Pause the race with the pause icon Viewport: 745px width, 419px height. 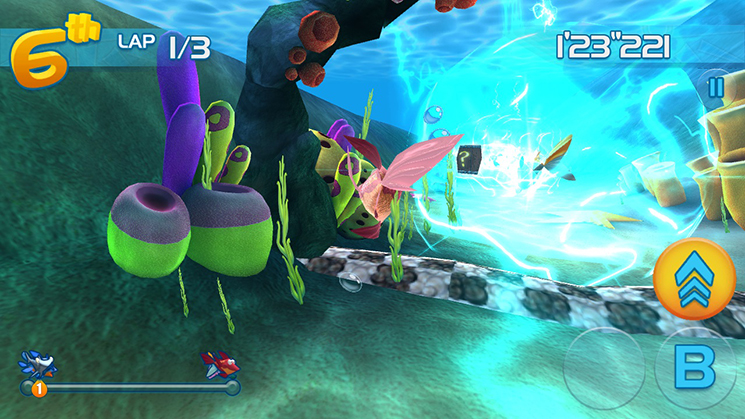click(715, 87)
